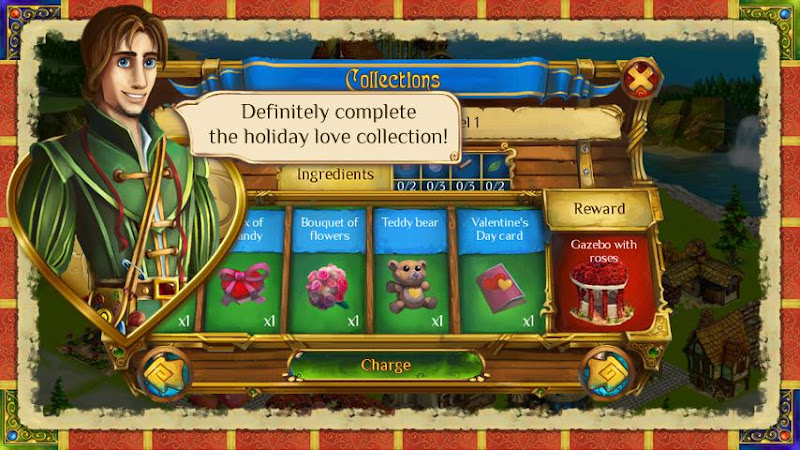
Task: Go to the previous collection with left arrow
Action: pyautogui.click(x=164, y=372)
